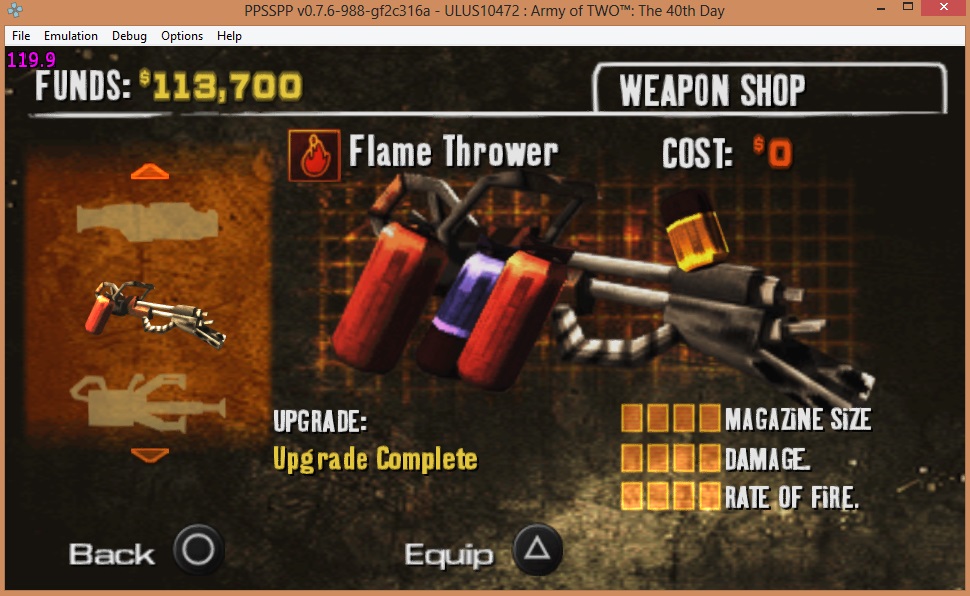Open the File menu
Screen dimensions: 970x596
[x=21, y=36]
